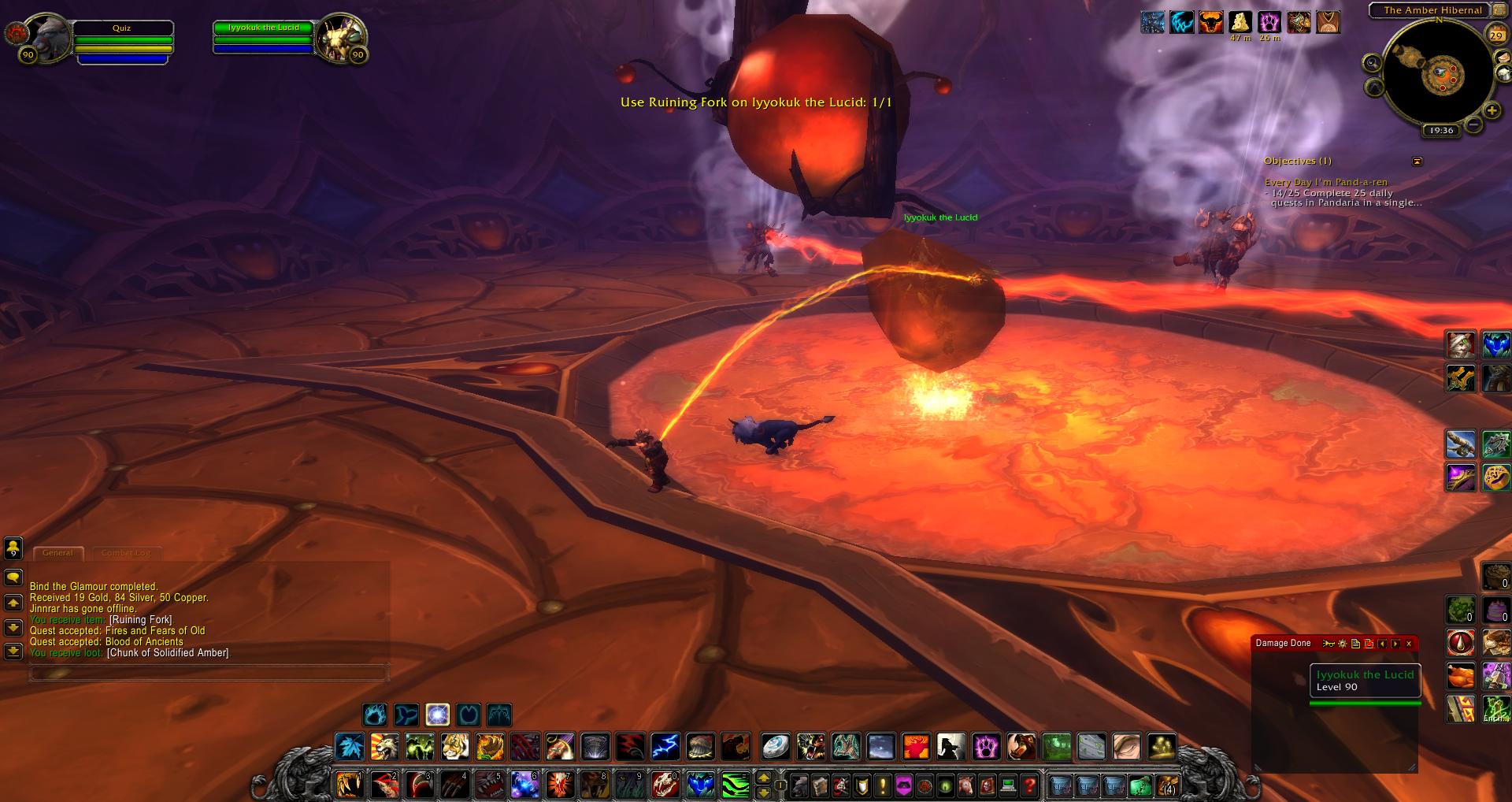The height and width of the screenshot is (802, 1512).
Task: Select the Quiz player portrait
Action: (x=48, y=37)
